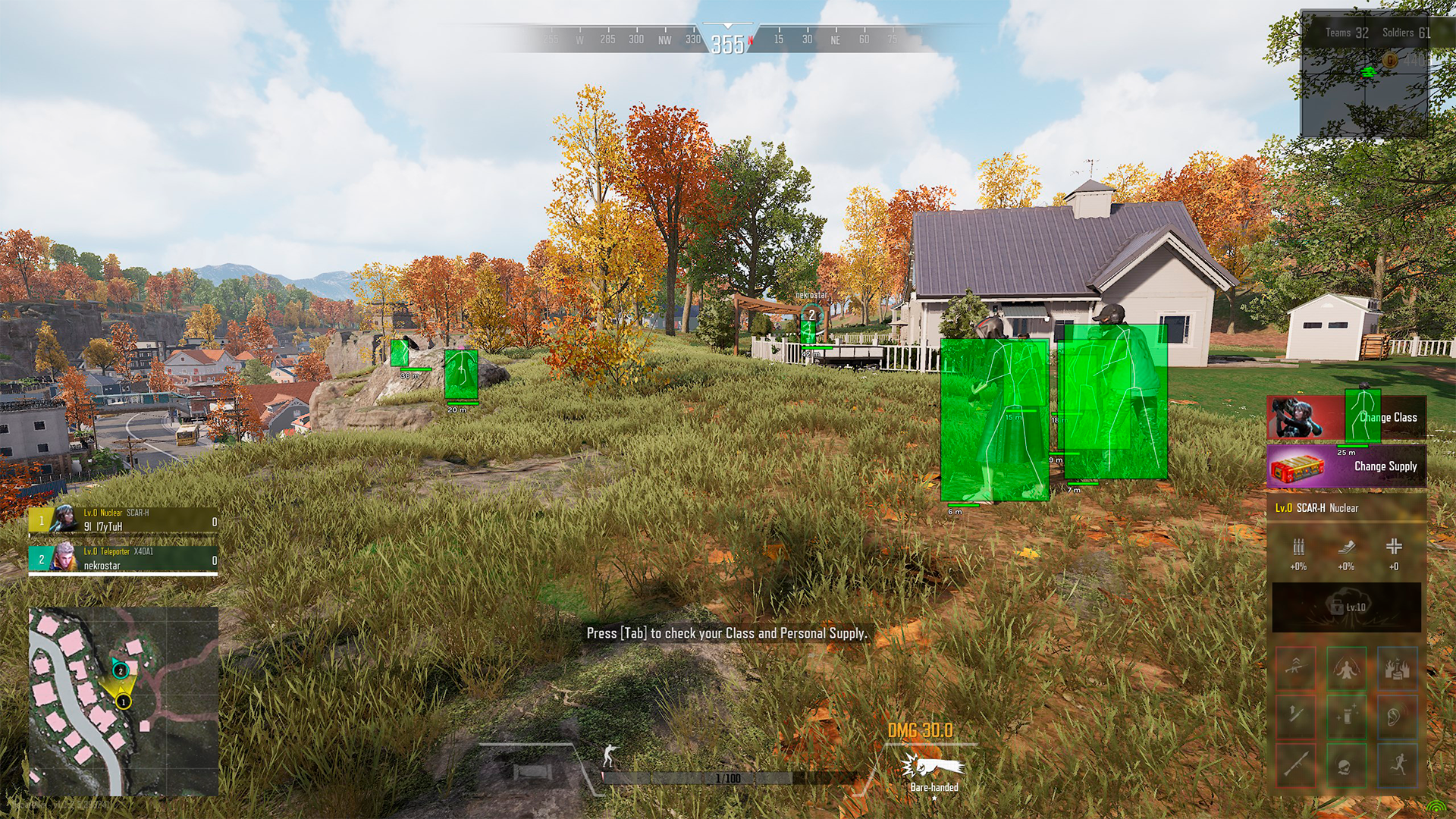Select the rifle upgrade perk icon
Image resolution: width=1456 pixels, height=819 pixels.
pos(1296,667)
